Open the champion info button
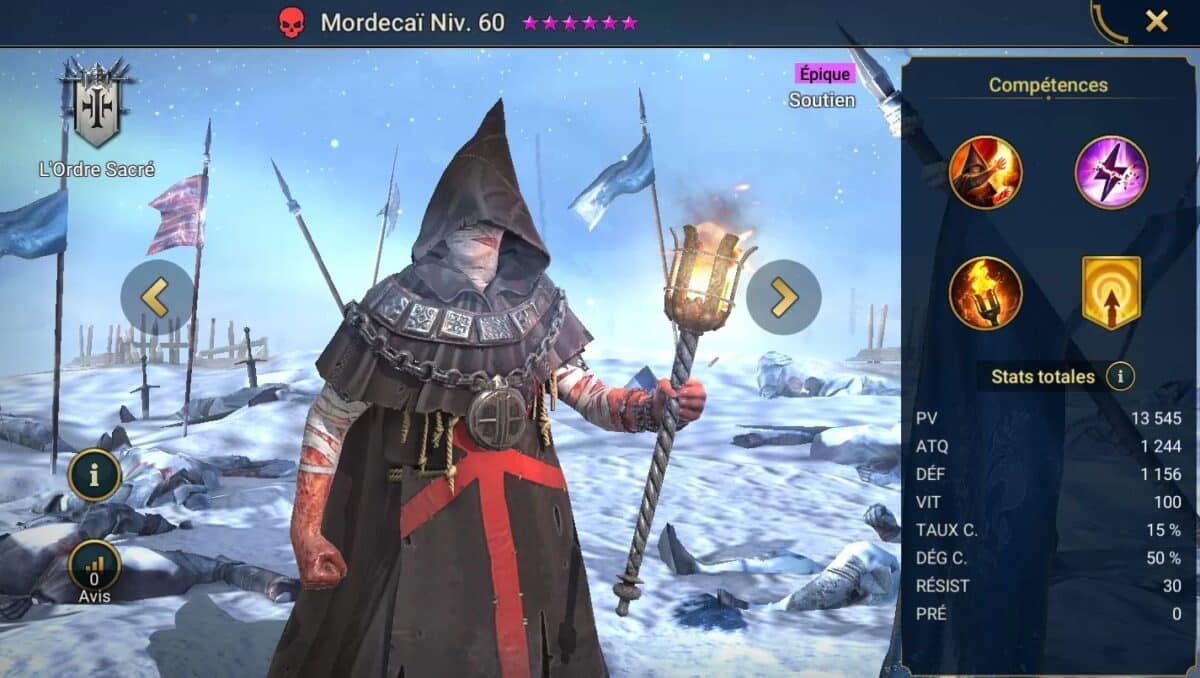Image resolution: width=1200 pixels, height=678 pixels. [95, 475]
